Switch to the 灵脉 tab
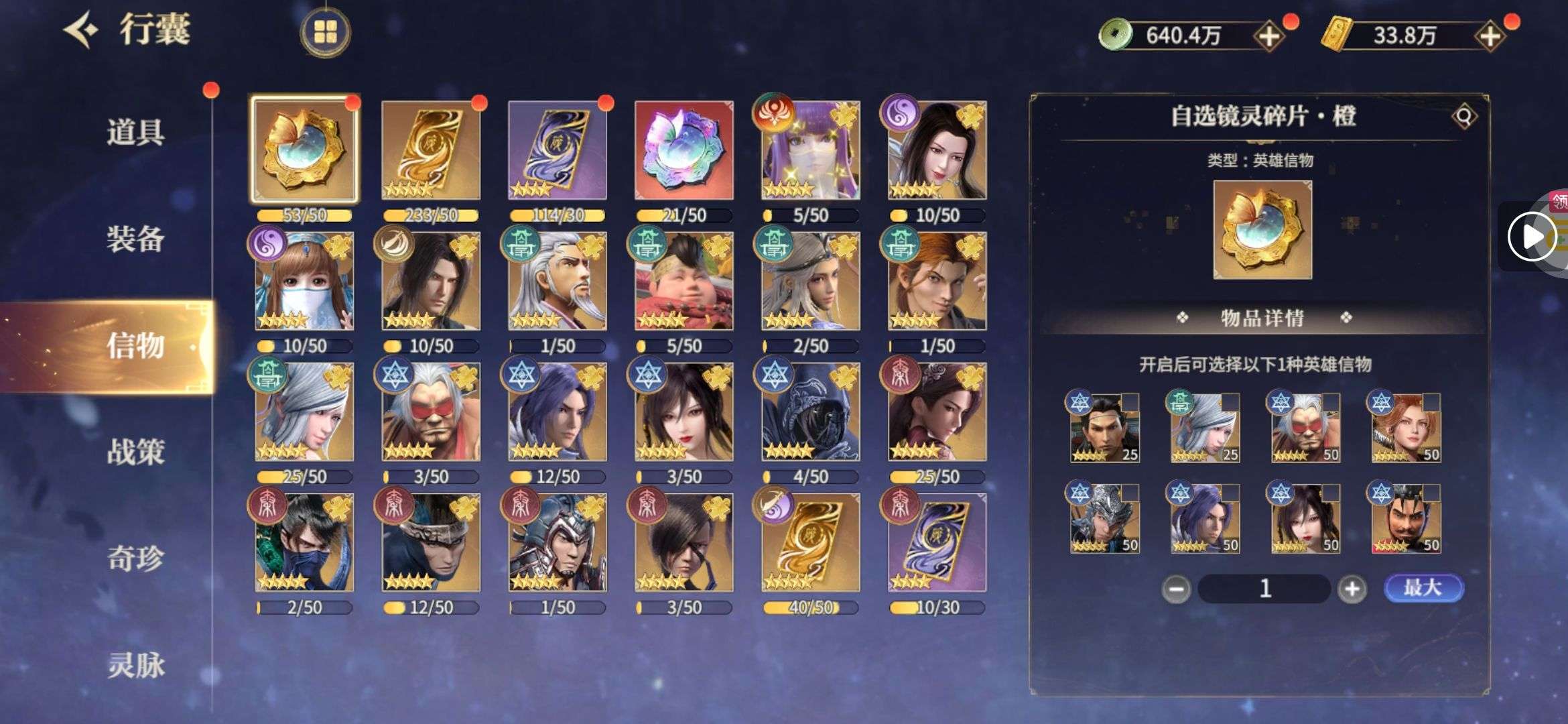Image resolution: width=1568 pixels, height=724 pixels. (135, 665)
